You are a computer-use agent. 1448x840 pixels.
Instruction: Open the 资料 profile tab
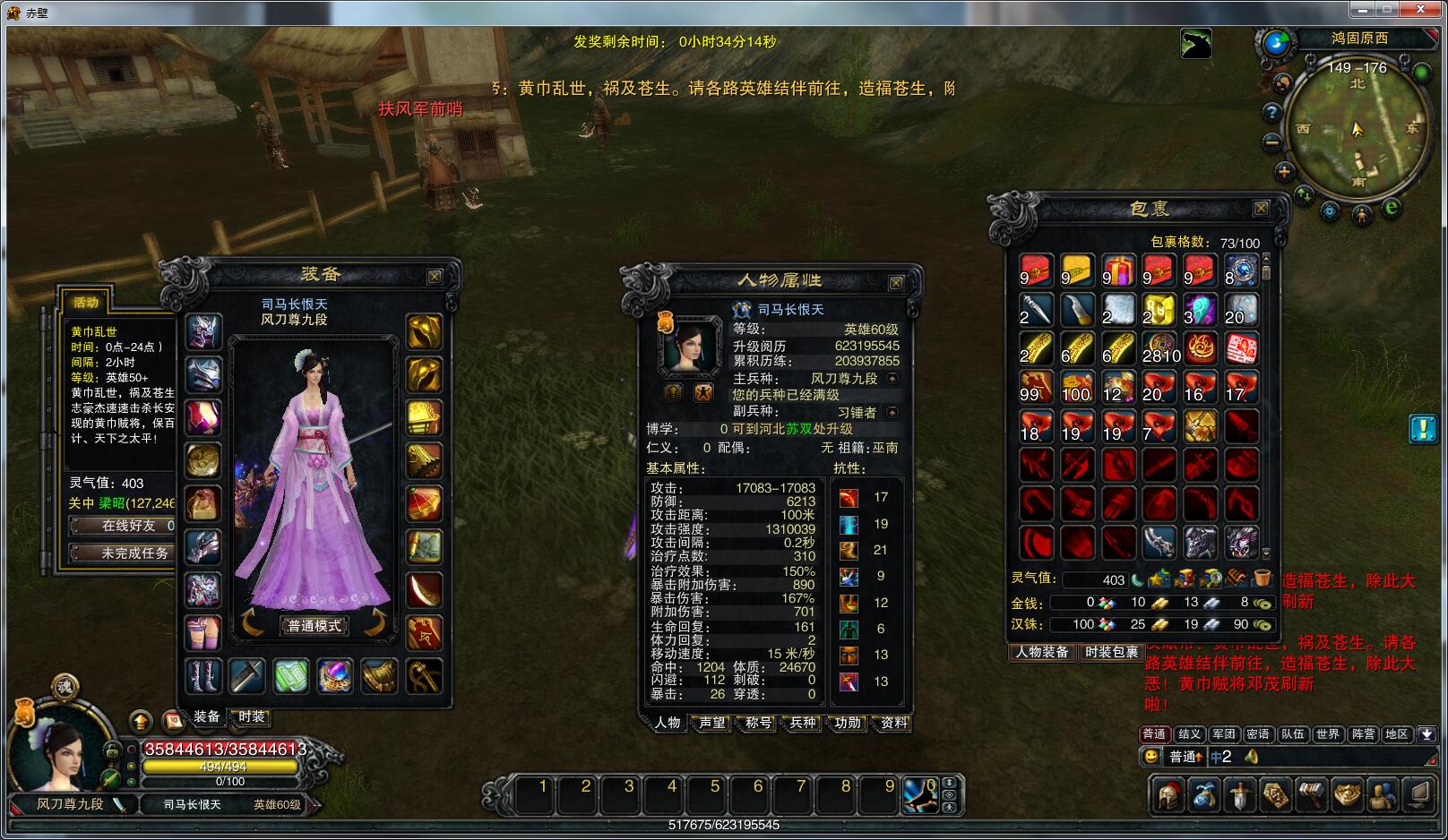(893, 723)
